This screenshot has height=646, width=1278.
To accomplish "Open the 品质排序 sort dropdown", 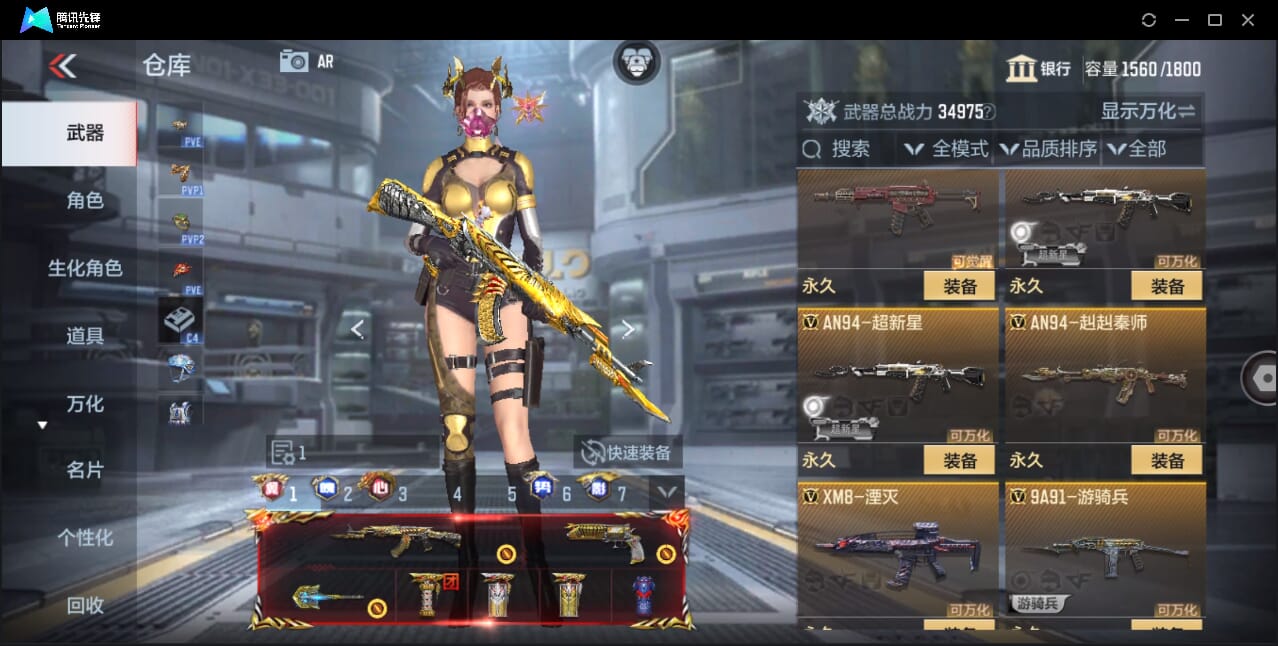I will (x=1049, y=149).
